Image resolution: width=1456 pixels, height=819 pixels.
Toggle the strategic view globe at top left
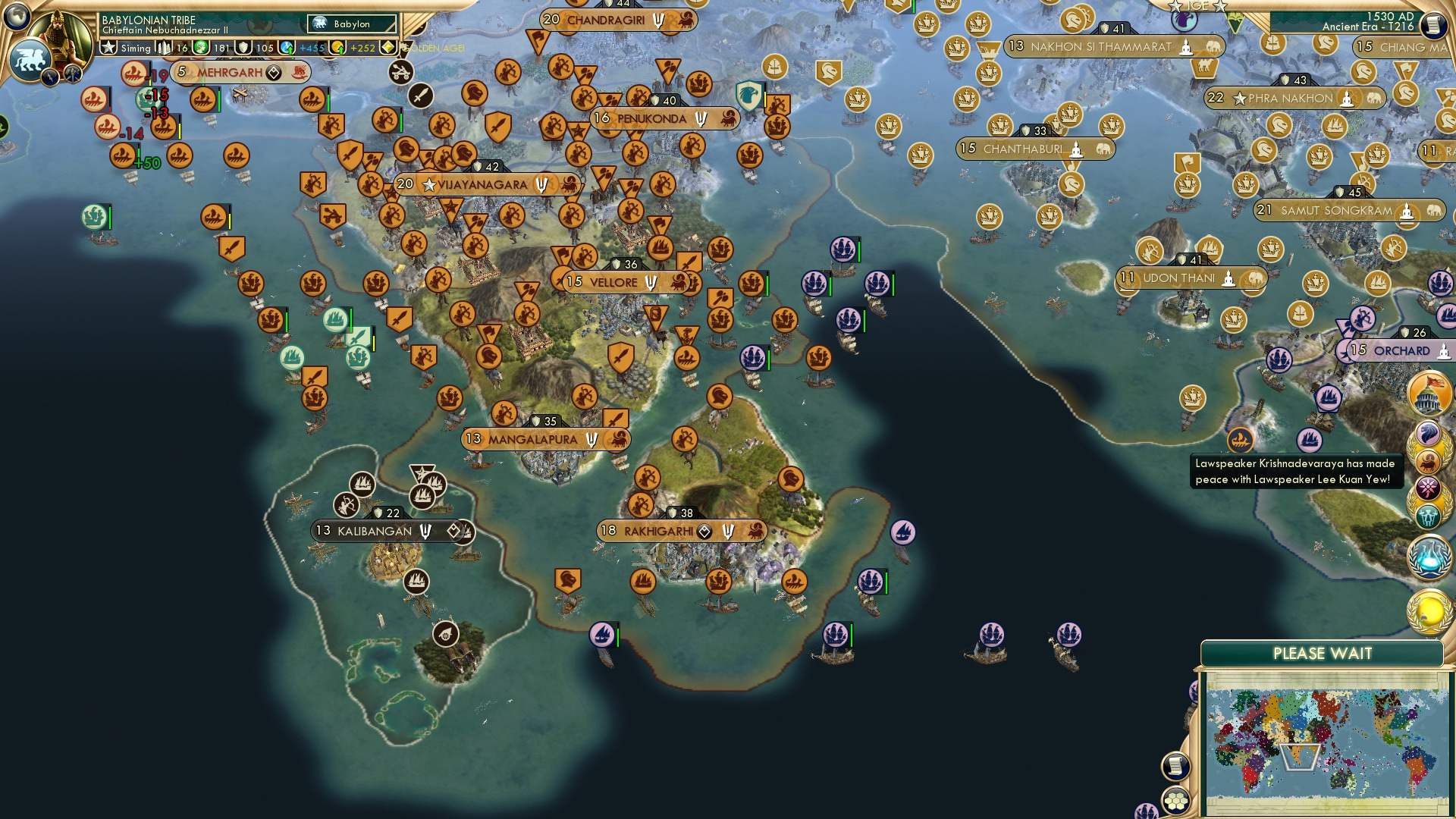[18, 17]
